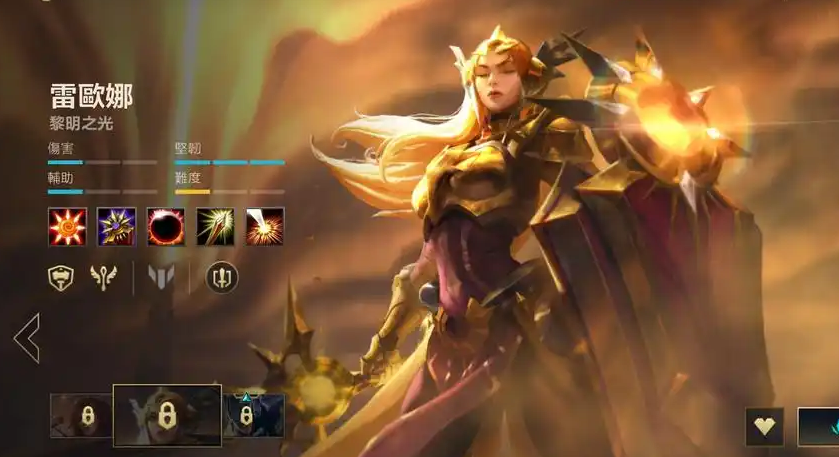Show the glowing sword thrust ability
The width and height of the screenshot is (839, 457).
coord(215,227)
